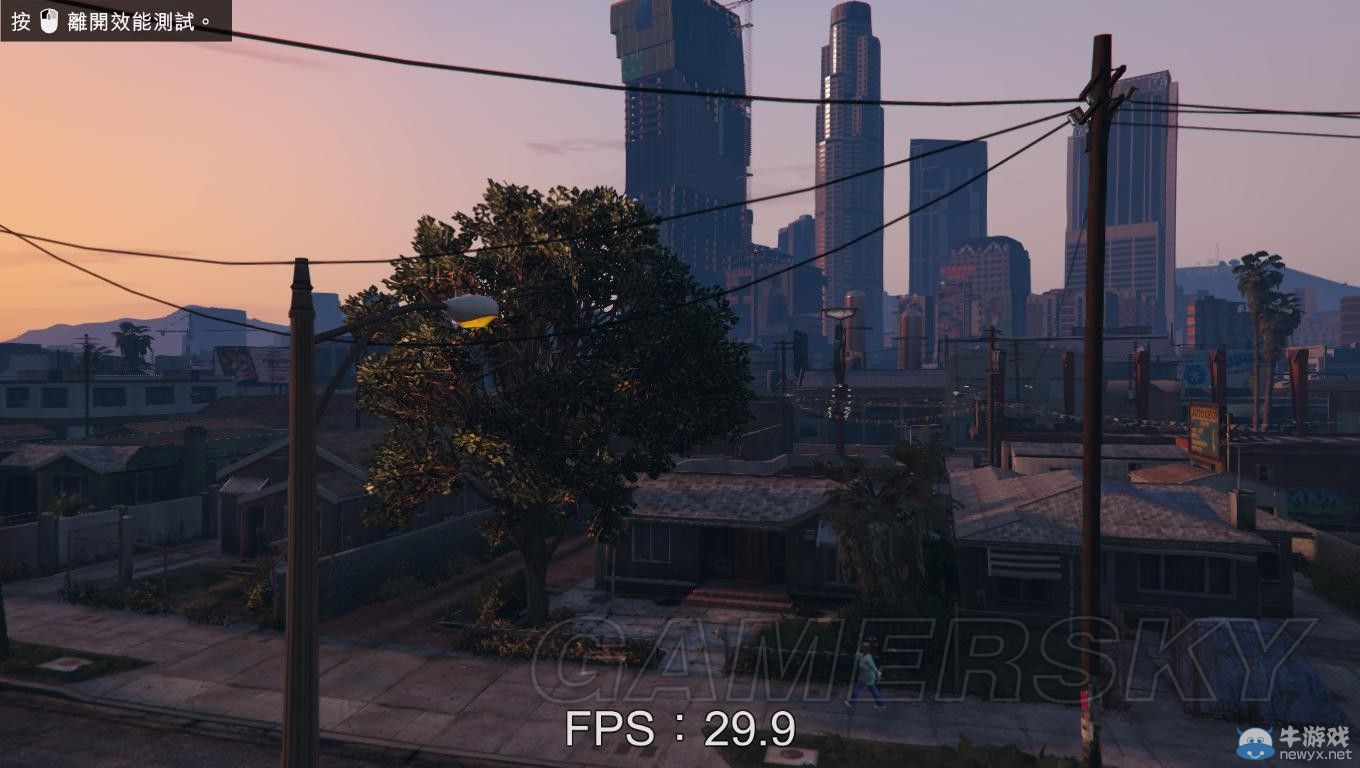Viewport: 1360px width, 768px height.
Task: Click the newyx.net text label
Action: click(x=1317, y=755)
